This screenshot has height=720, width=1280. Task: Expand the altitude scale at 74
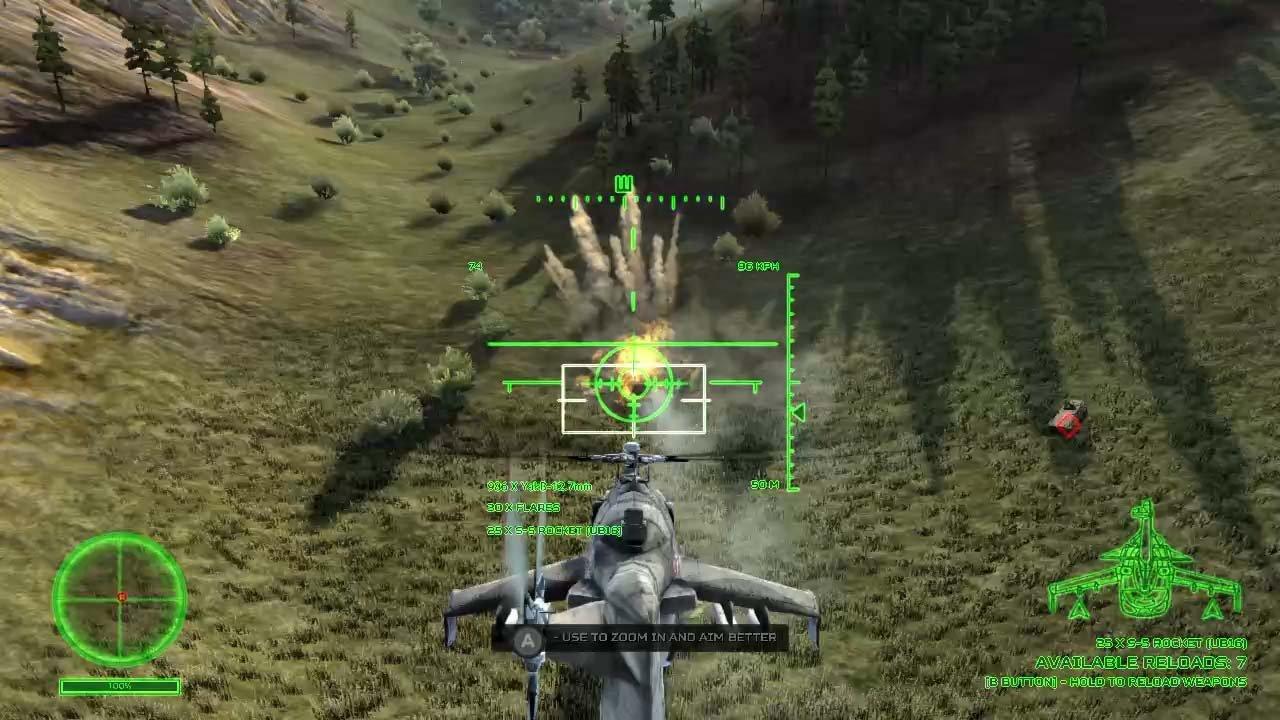pos(475,267)
